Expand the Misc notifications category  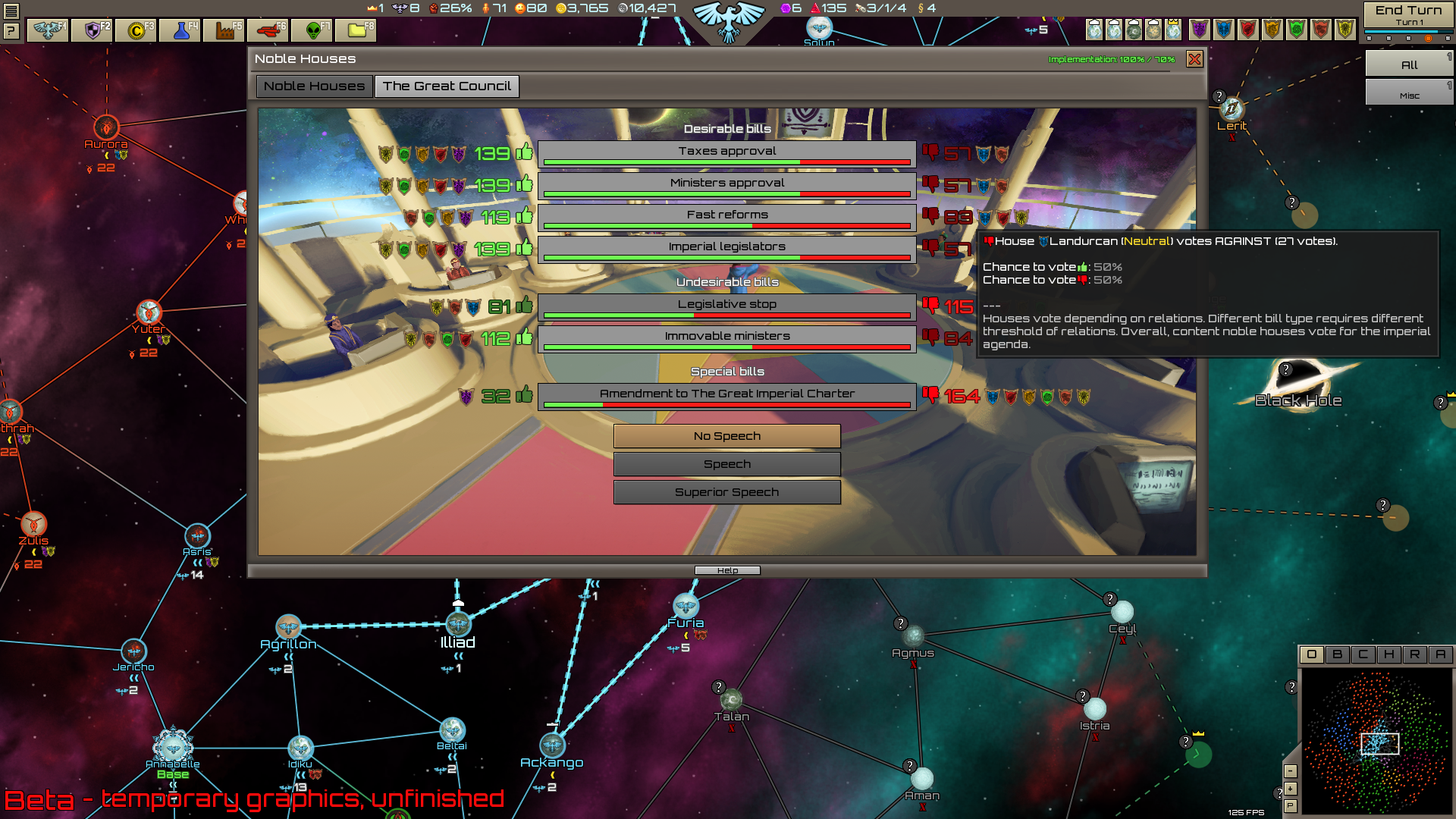1408,93
